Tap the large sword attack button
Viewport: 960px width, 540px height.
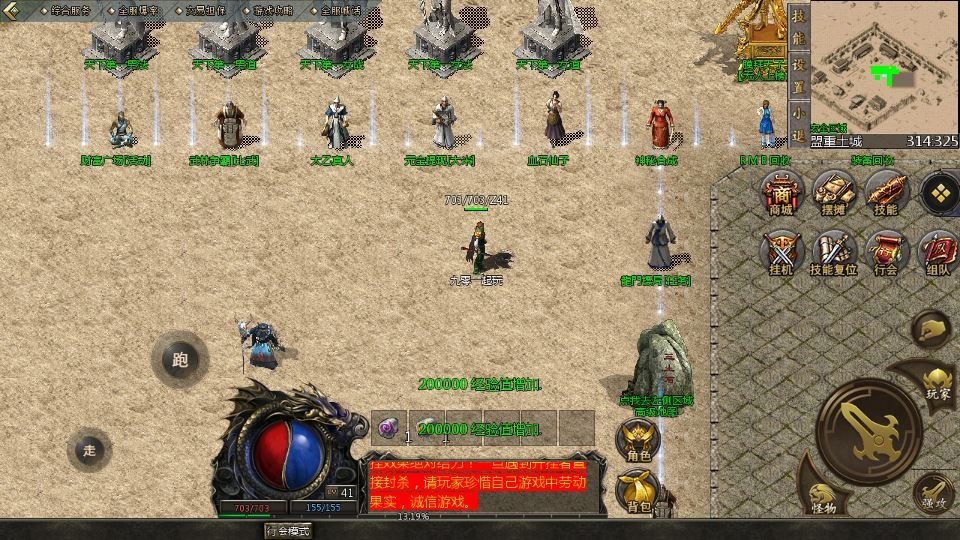868,426
